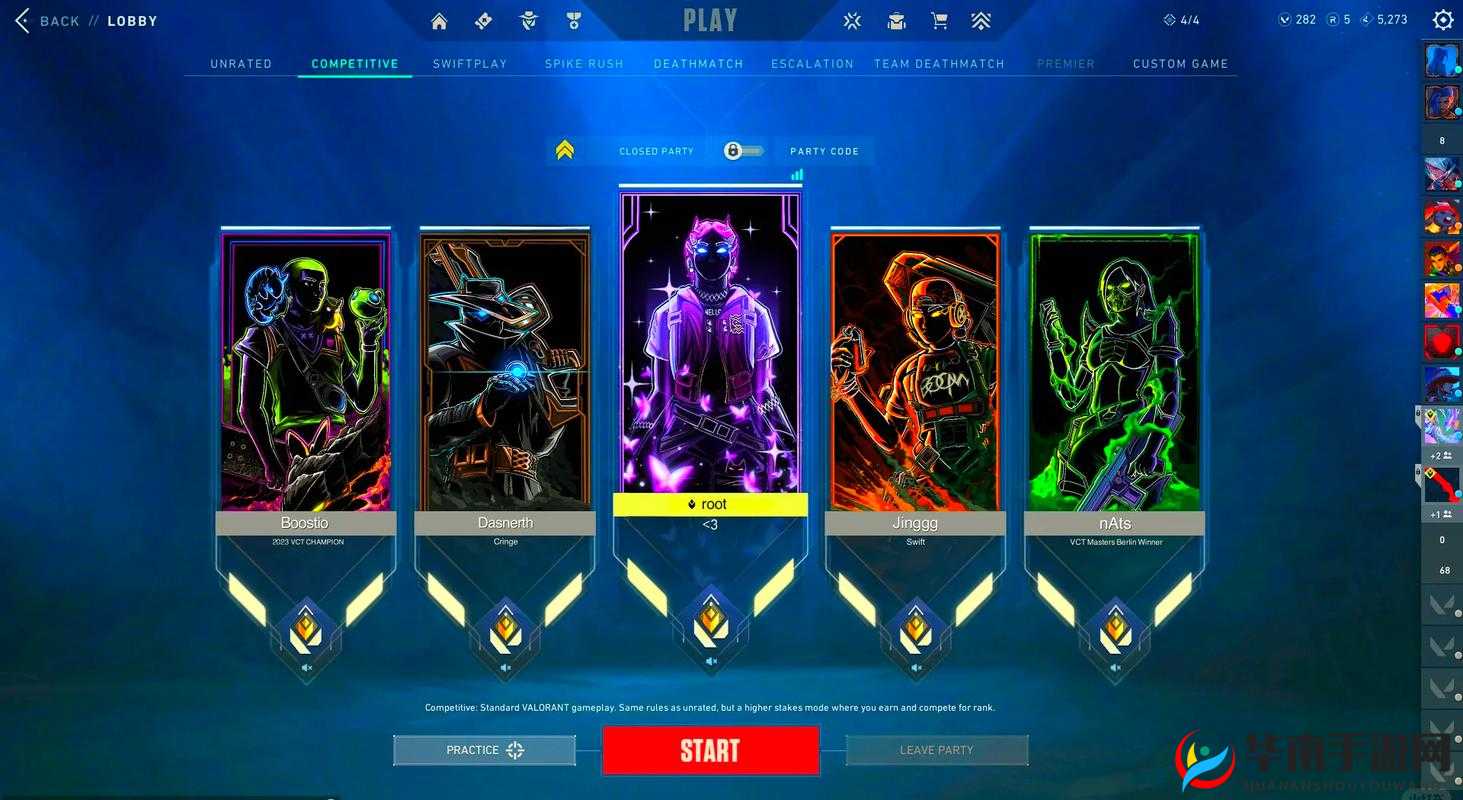The width and height of the screenshot is (1463, 800).
Task: Select the Swiftplay mode tab
Action: 470,64
